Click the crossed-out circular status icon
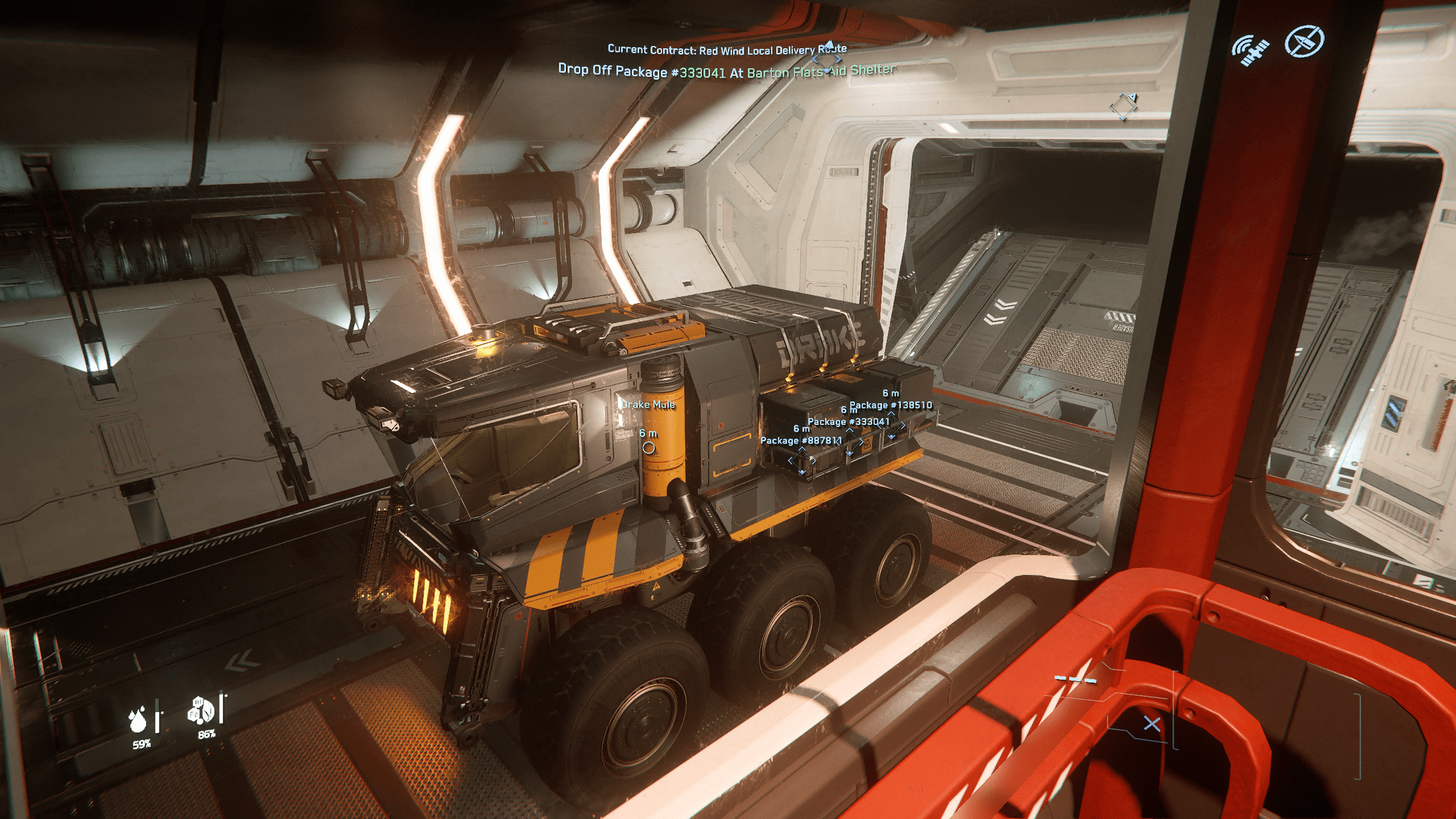The width and height of the screenshot is (1456, 819). [1303, 41]
